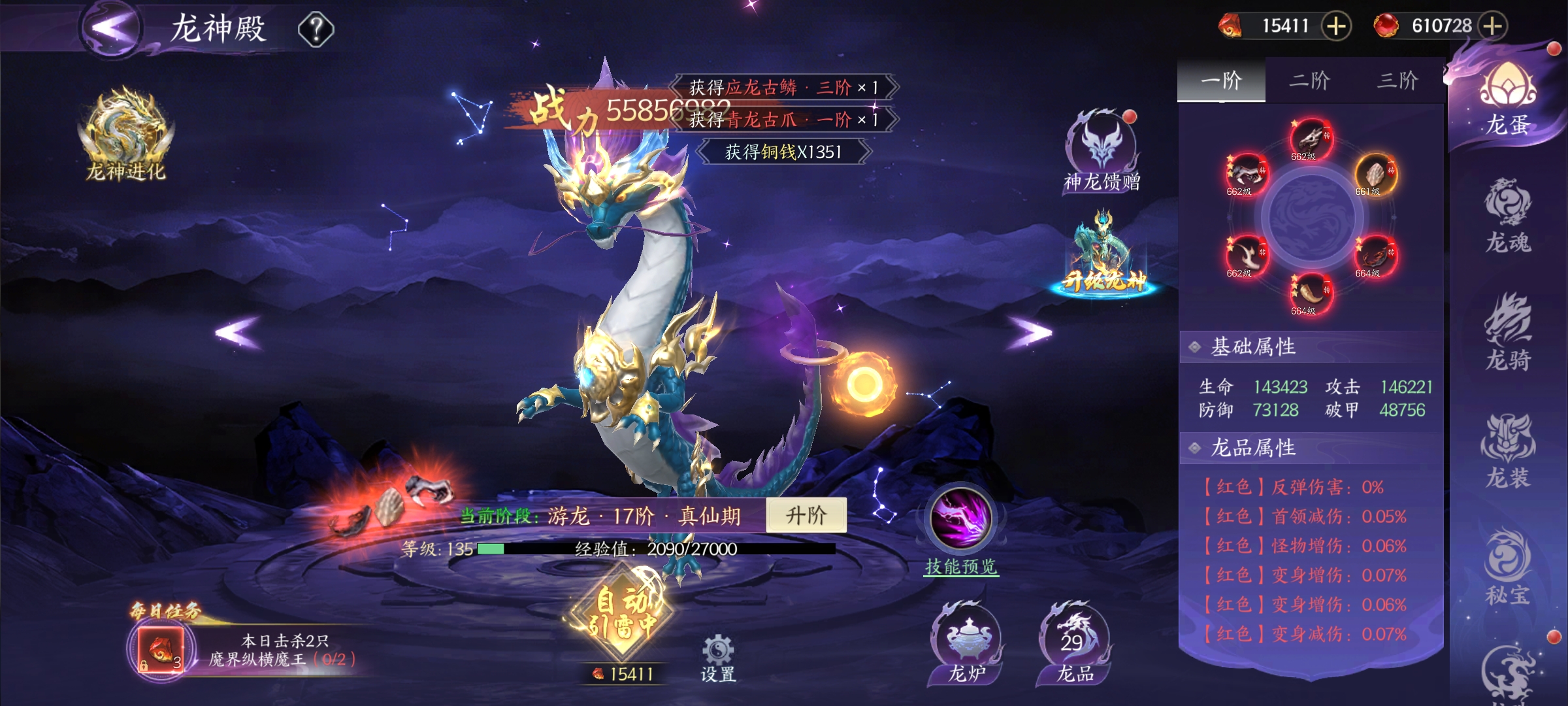Open the question mark help button

[316, 29]
